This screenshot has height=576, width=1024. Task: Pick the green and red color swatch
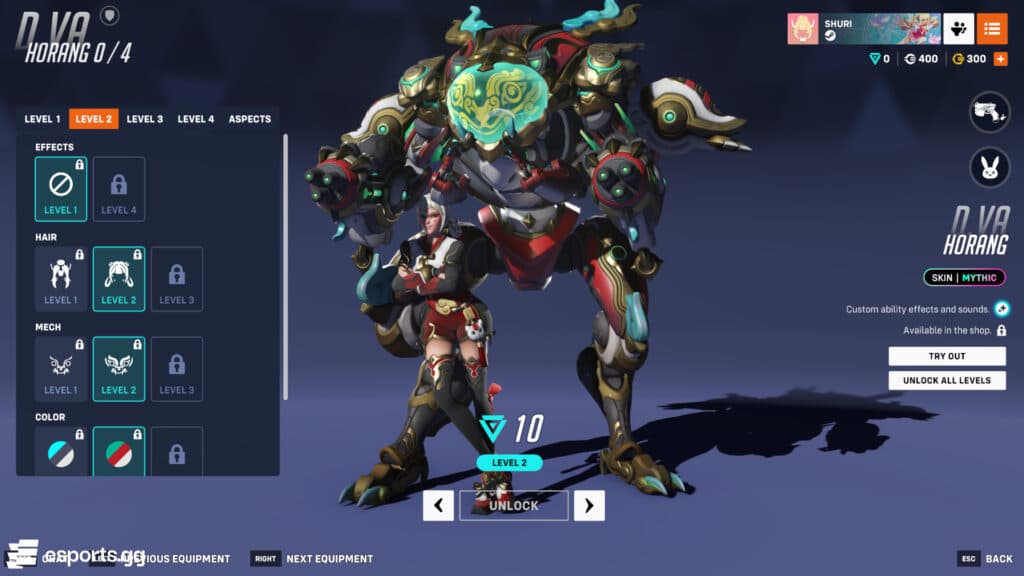click(119, 452)
